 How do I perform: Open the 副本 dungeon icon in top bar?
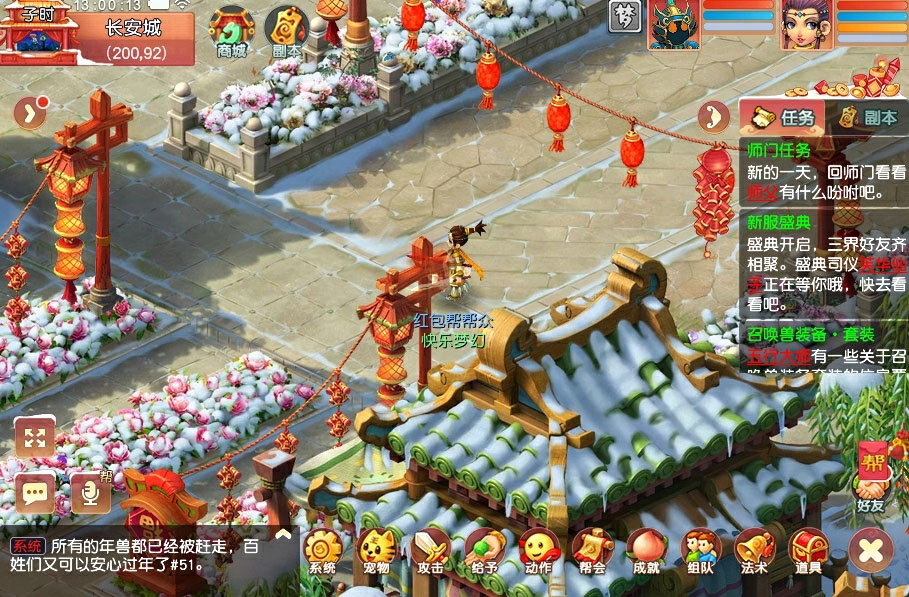click(x=286, y=31)
